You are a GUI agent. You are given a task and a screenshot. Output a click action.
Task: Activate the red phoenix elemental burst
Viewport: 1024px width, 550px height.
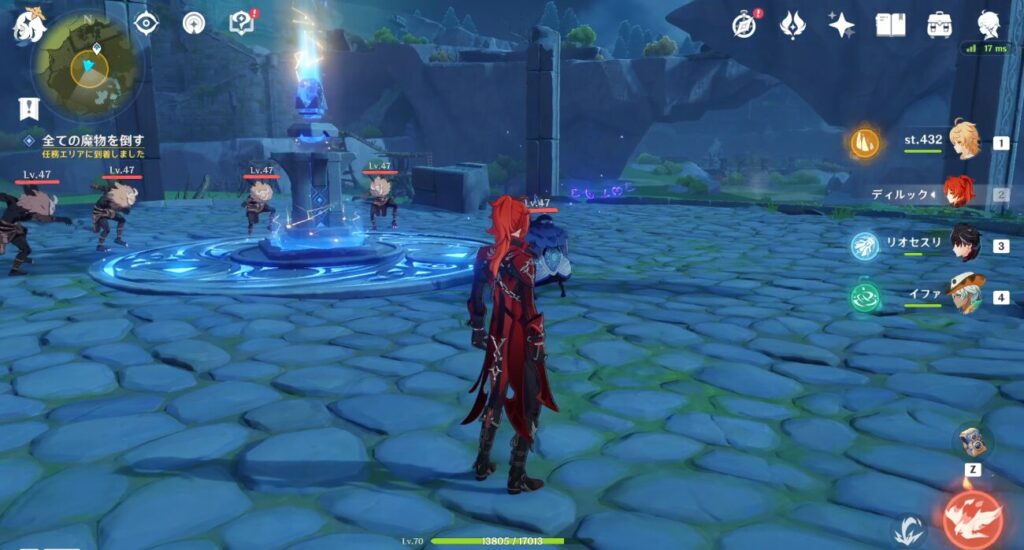click(x=971, y=519)
